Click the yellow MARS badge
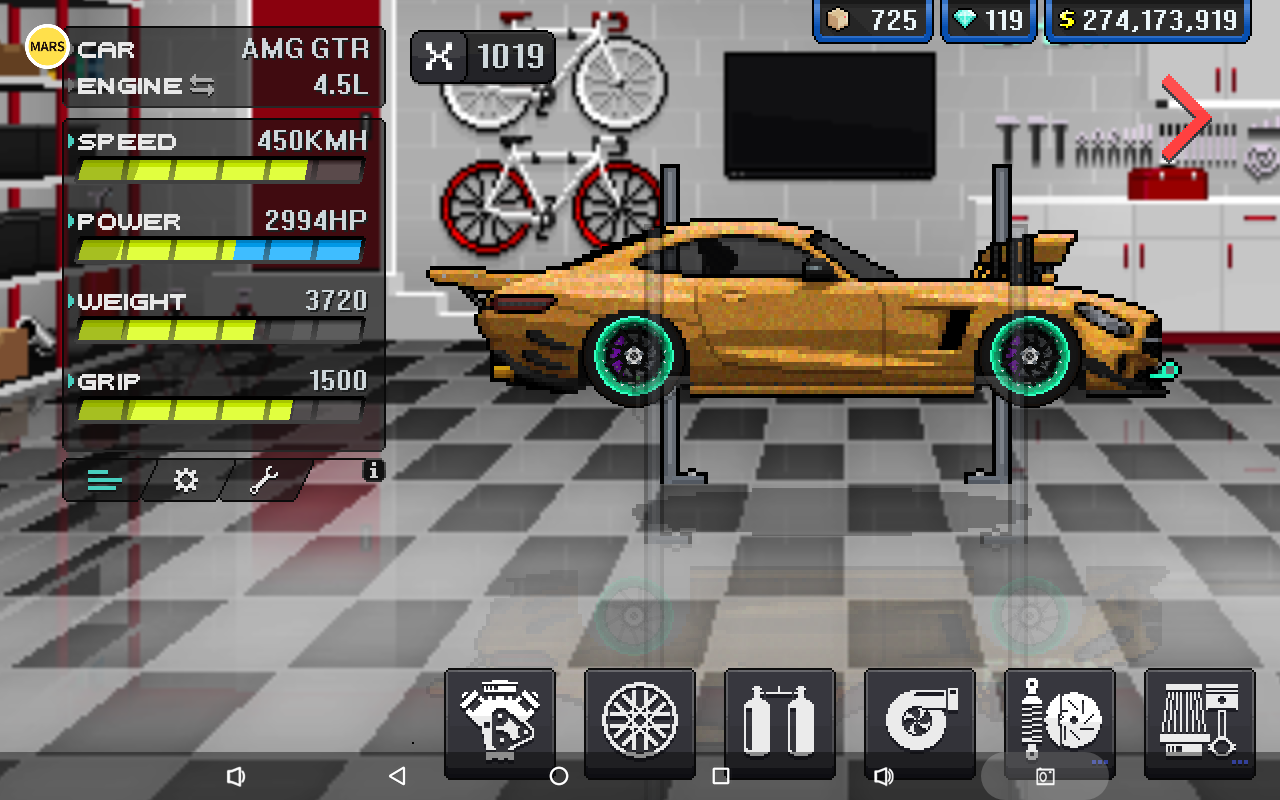Viewport: 1280px width, 800px height. 47,47
